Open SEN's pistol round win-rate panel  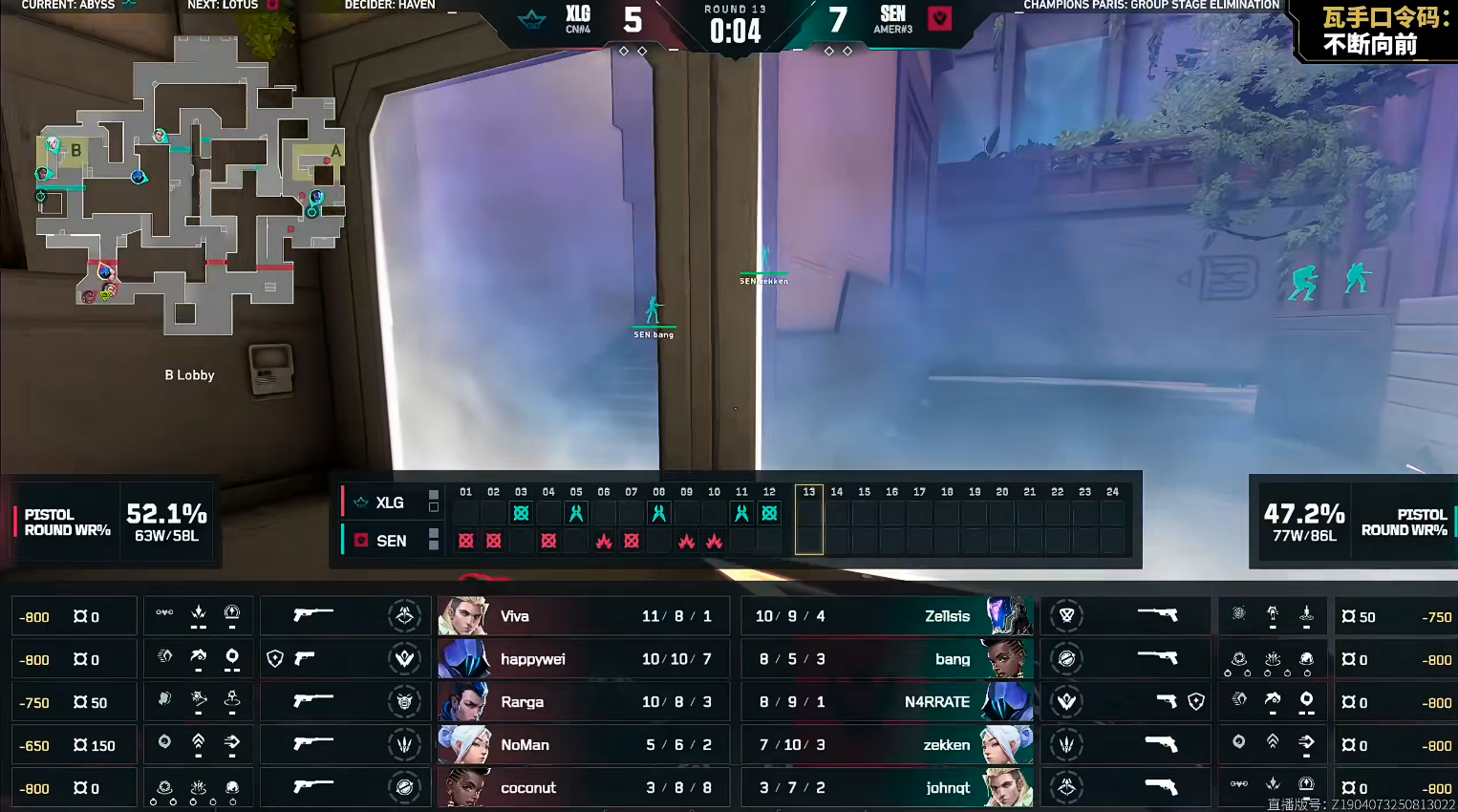tap(1353, 523)
